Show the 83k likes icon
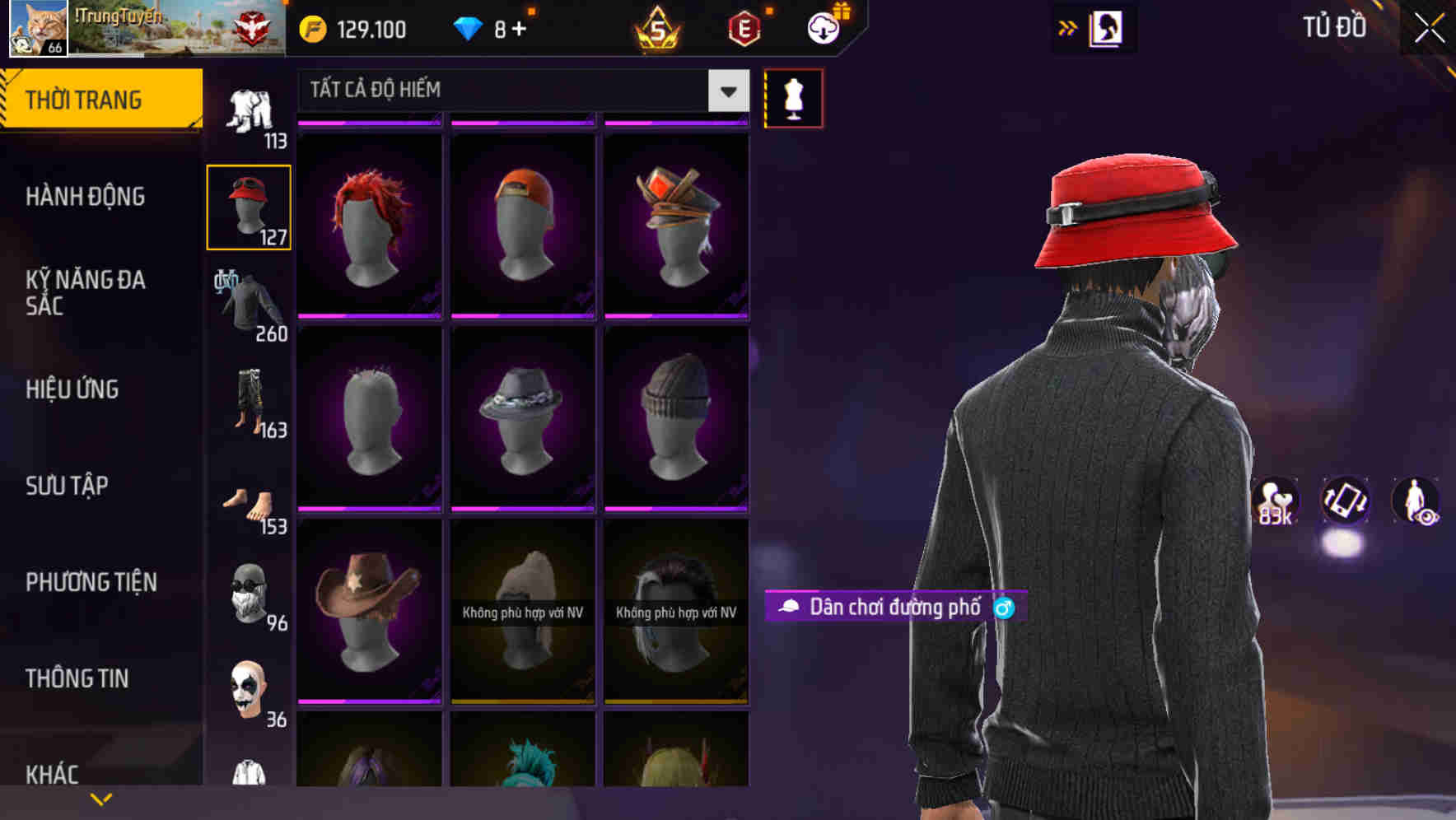Viewport: 1456px width, 820px height. click(1274, 502)
